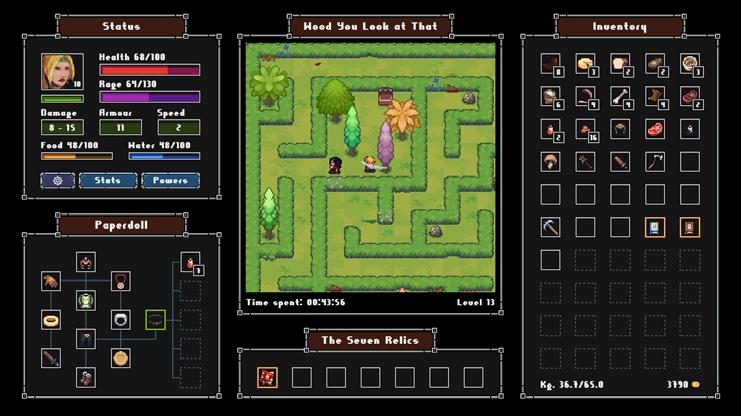Screen dimensions: 741x416
Task: Select the raw meat steak inventory slot
Action: tap(654, 129)
